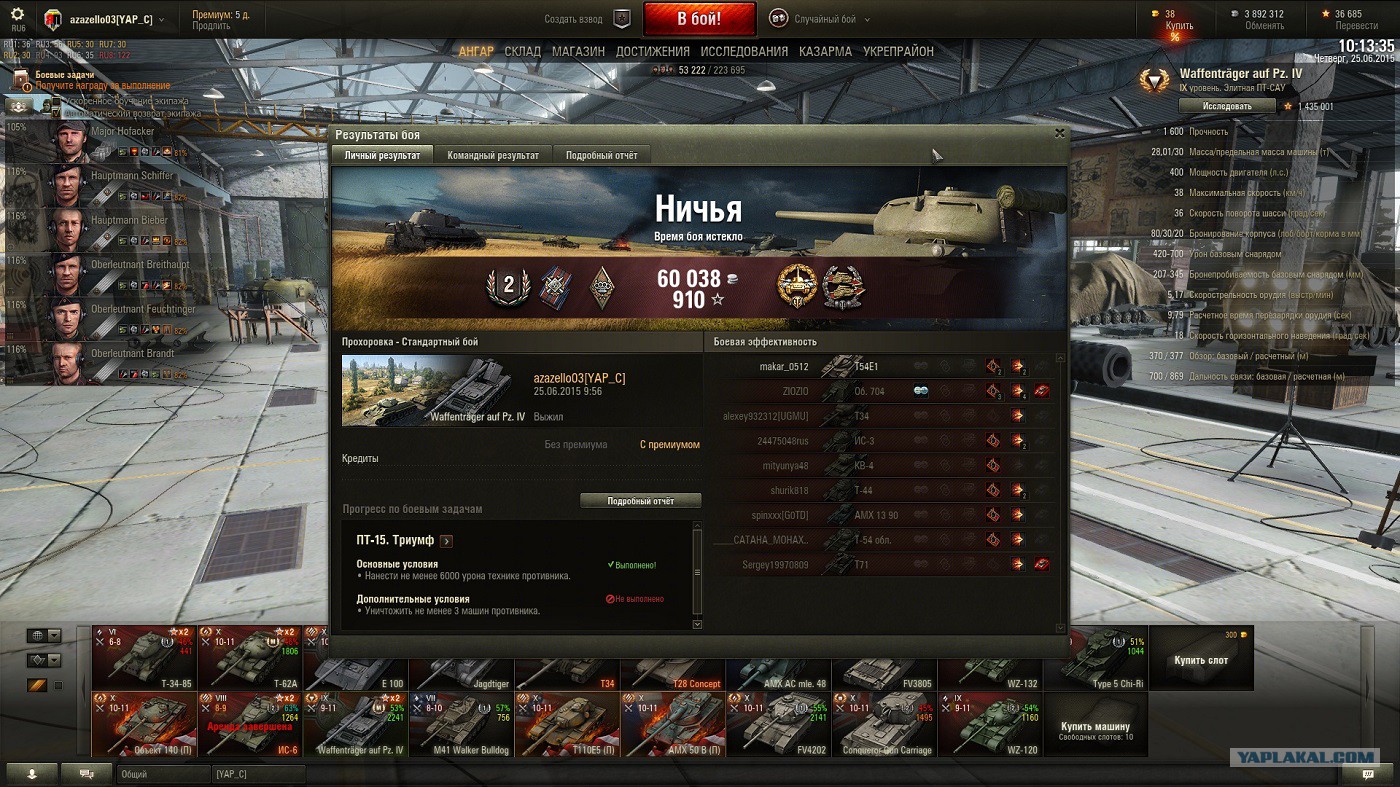
Task: Open the Укрепрайон stronghold menu
Action: (x=898, y=51)
